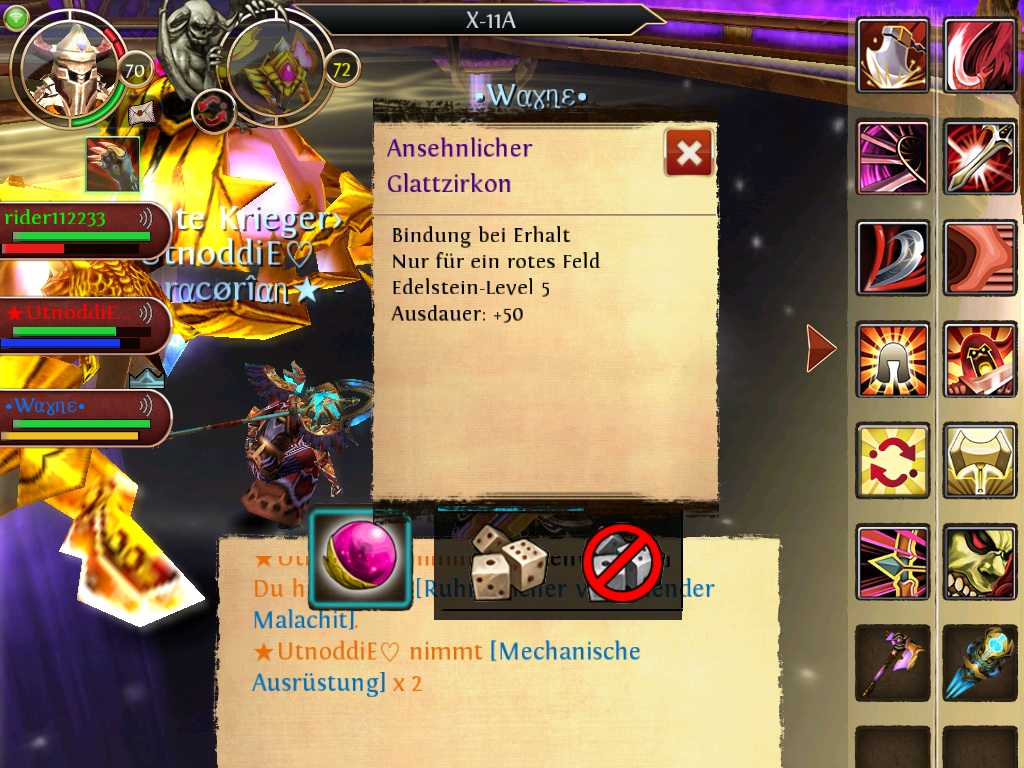This screenshot has height=768, width=1024.
Task: Expand the skill bar arrow
Action: coord(820,347)
